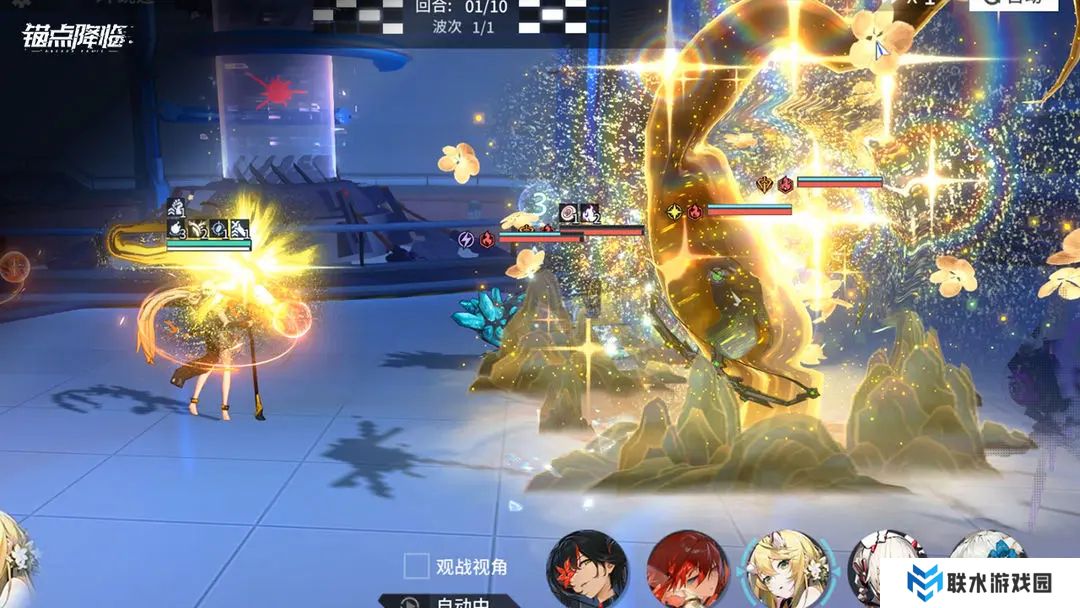Click the white auto button in top corner
1080x608 pixels.
click(x=1012, y=4)
